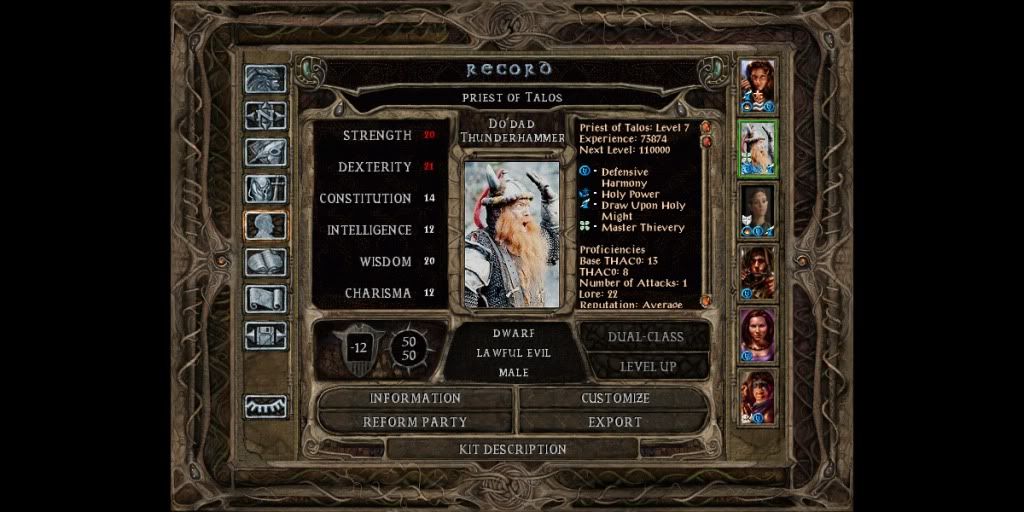Open the floppy disk options menu

click(x=266, y=335)
